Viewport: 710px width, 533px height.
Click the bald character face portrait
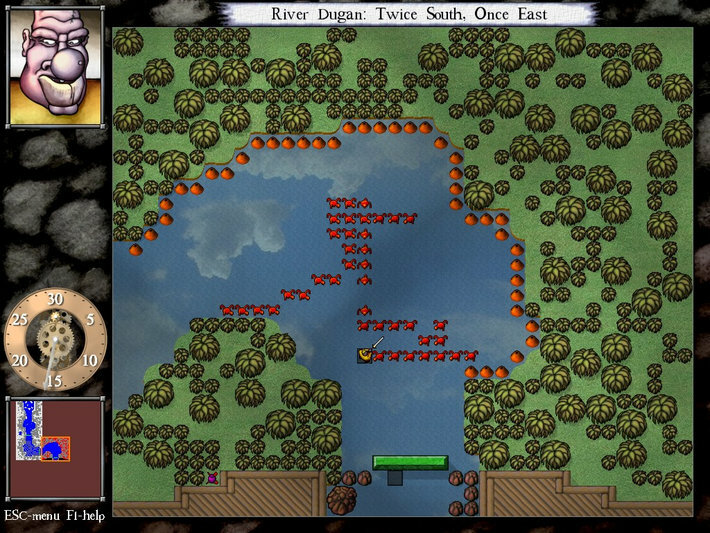click(x=55, y=64)
